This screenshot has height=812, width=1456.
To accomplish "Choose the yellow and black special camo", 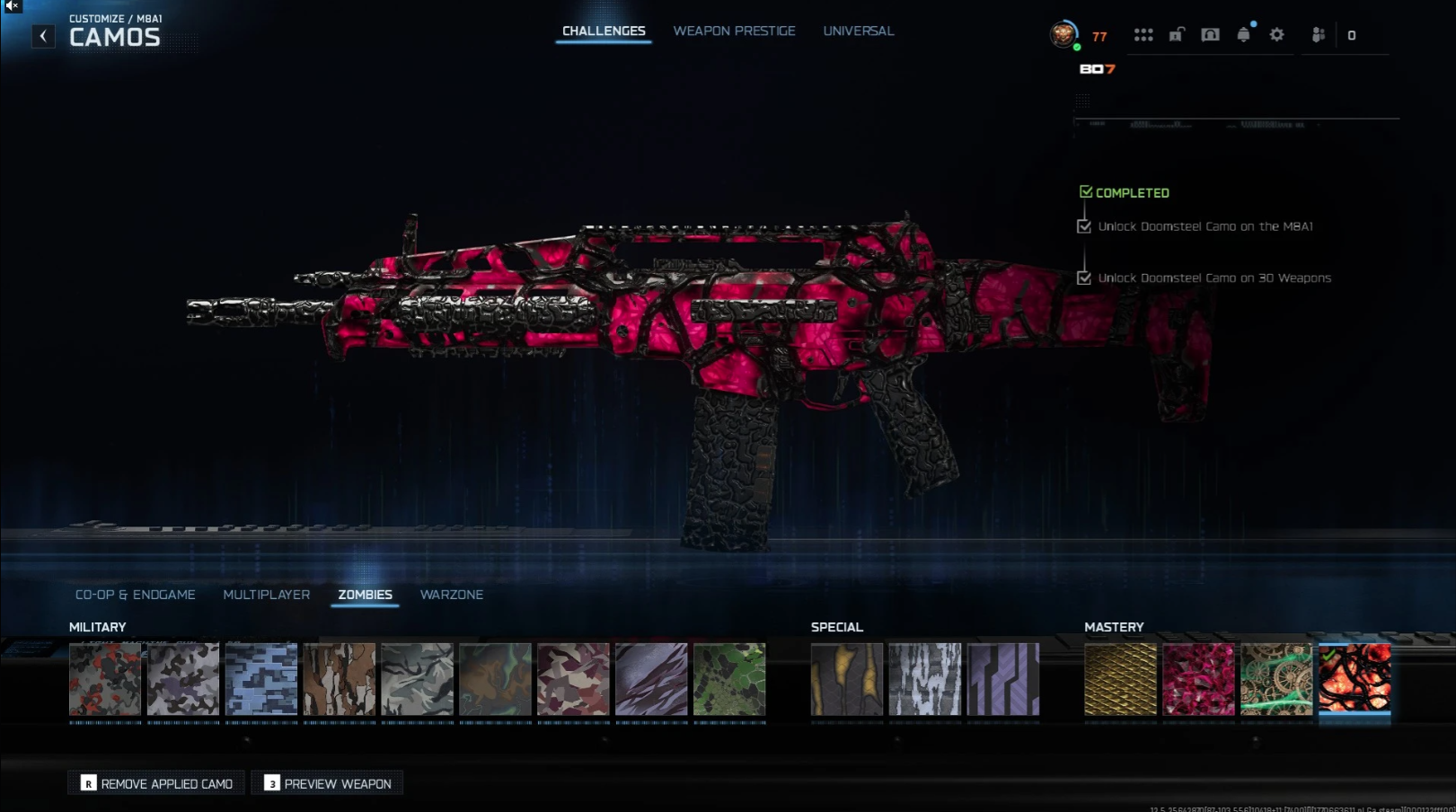I will [847, 679].
